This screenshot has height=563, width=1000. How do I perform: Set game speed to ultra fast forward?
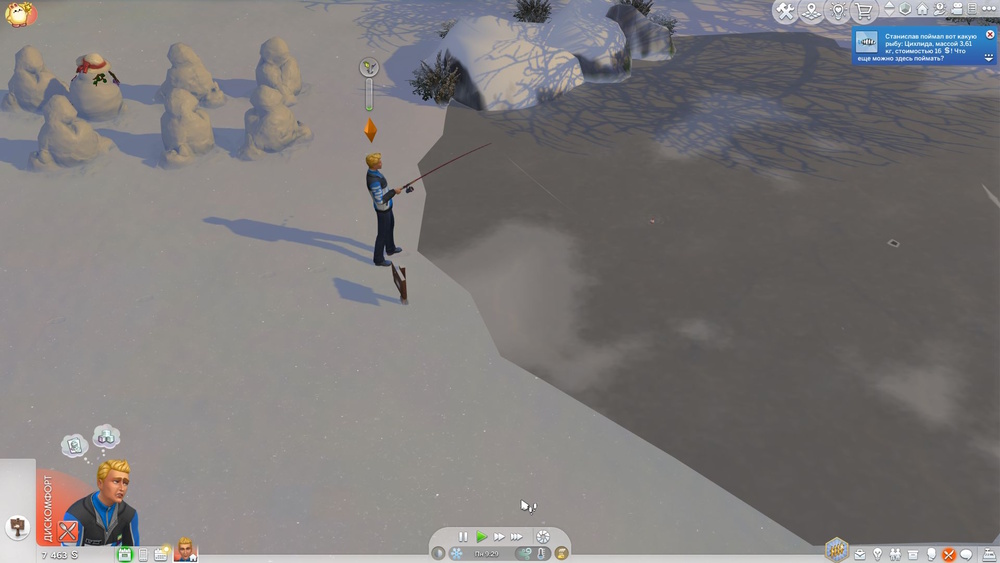[518, 537]
